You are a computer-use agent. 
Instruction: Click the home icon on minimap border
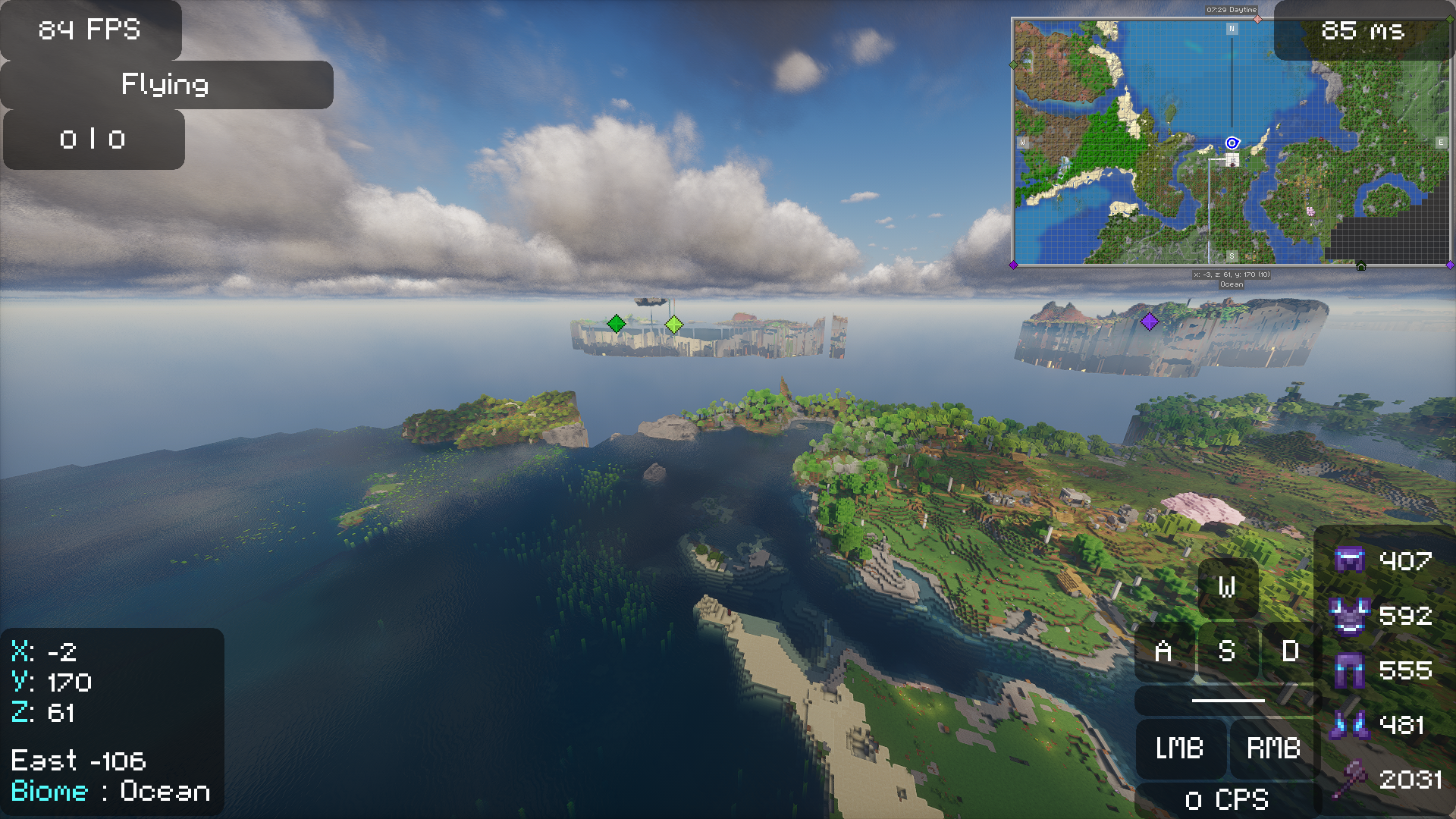[1360, 266]
